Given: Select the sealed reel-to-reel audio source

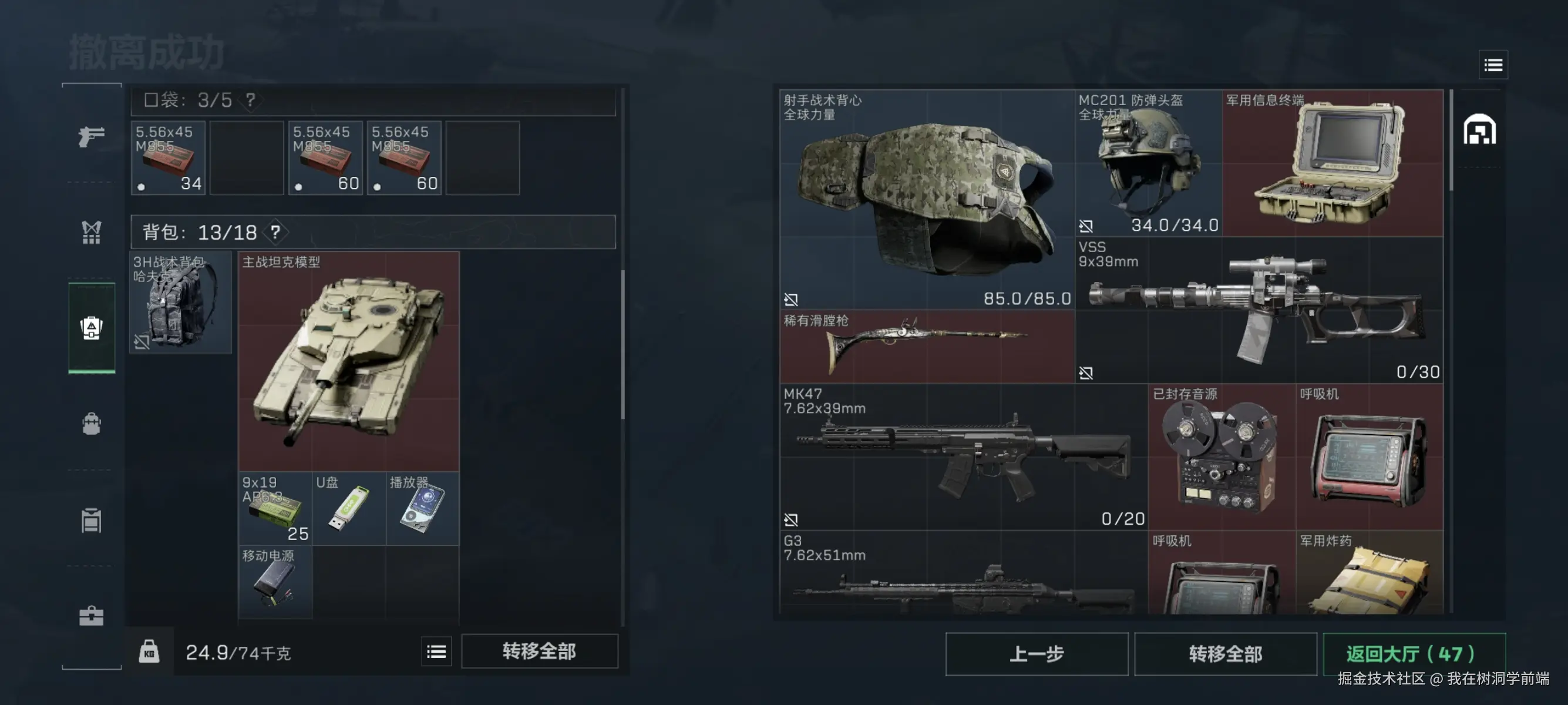Looking at the screenshot, I should [x=1221, y=456].
